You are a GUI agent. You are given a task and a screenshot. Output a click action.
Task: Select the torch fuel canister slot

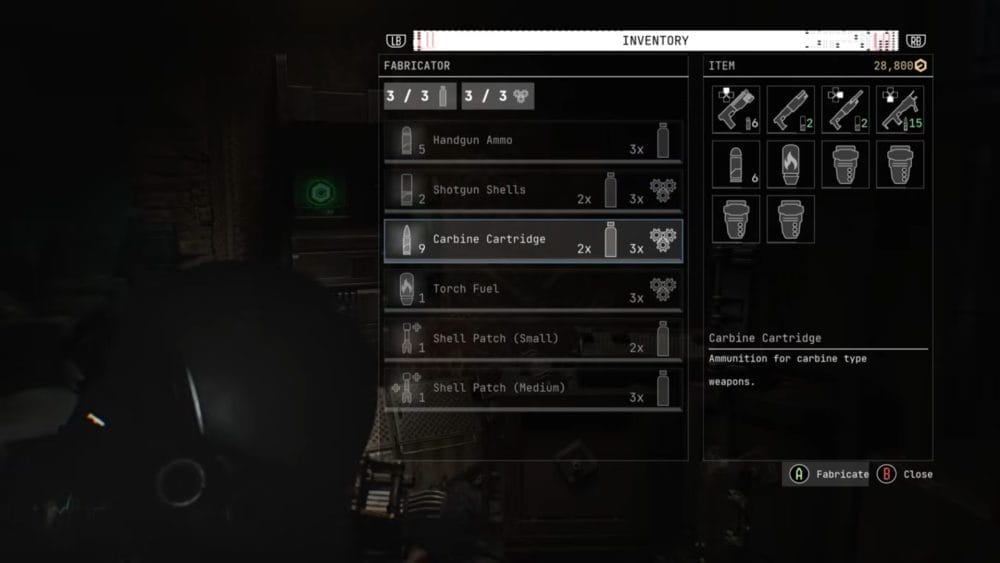(x=790, y=165)
